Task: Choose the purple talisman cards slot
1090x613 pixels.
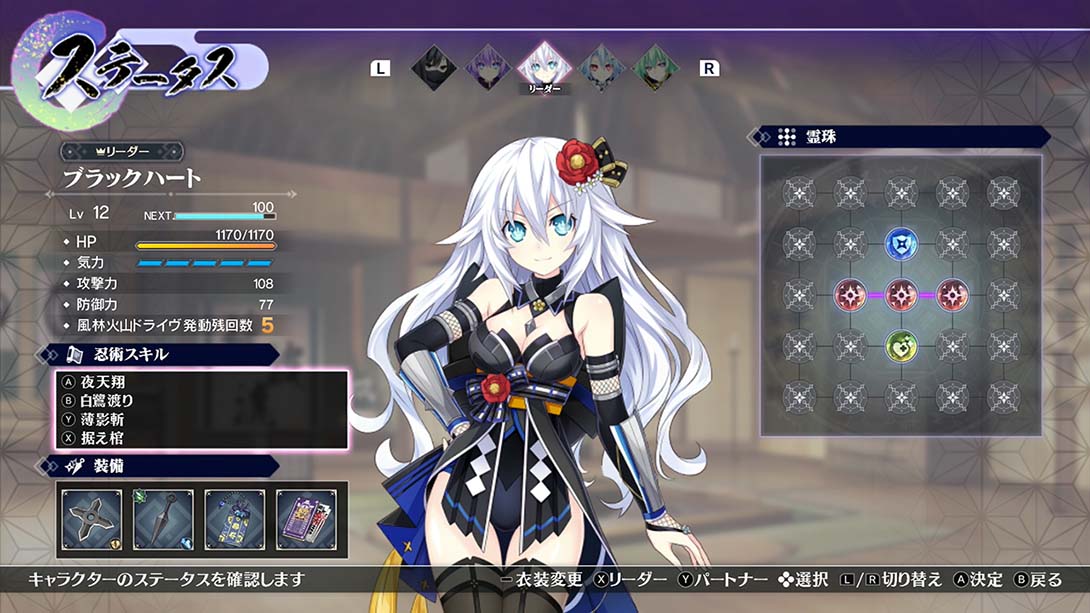Action: point(307,520)
